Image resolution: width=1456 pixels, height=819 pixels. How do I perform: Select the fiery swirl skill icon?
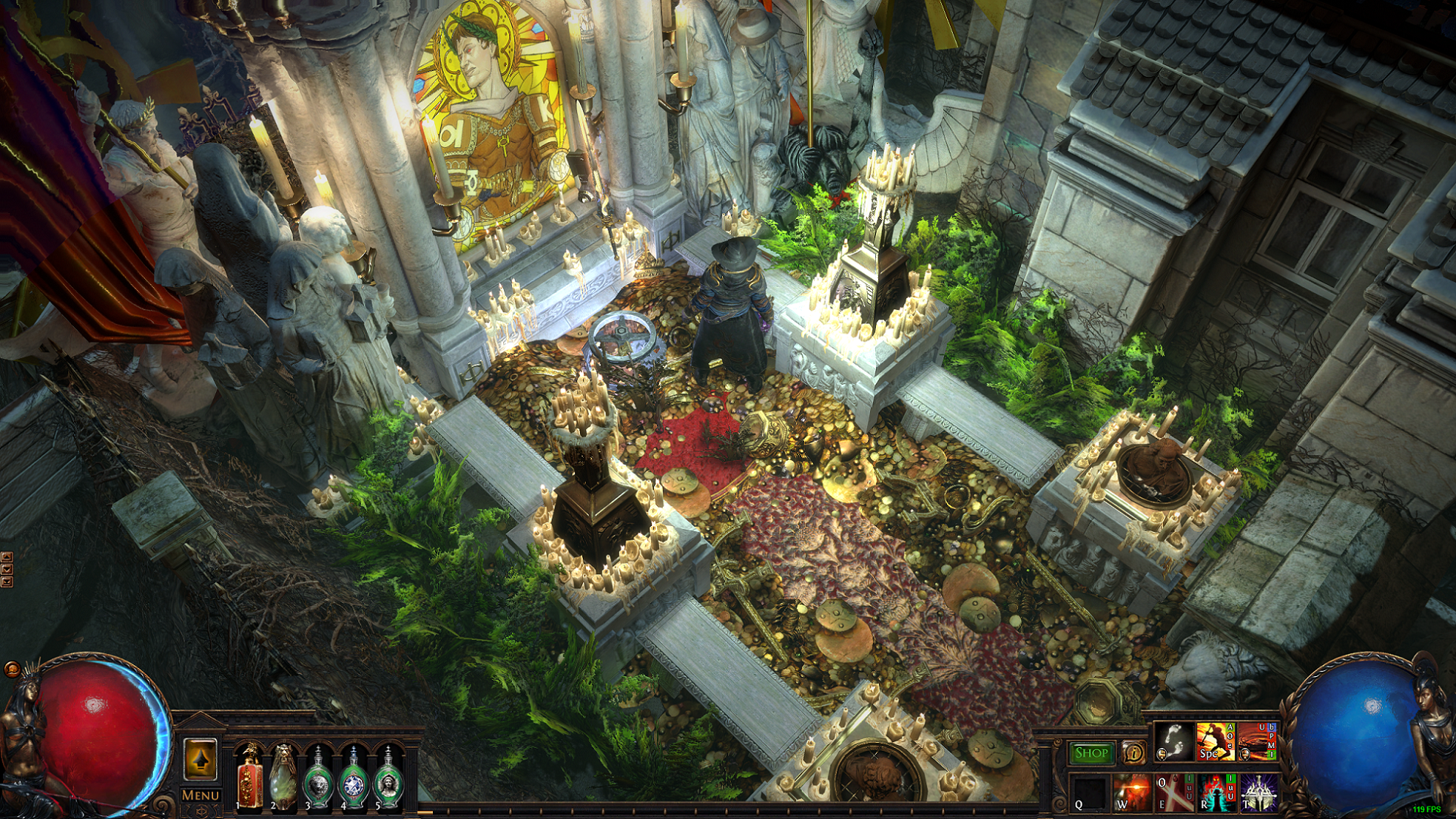pyautogui.click(x=1258, y=741)
